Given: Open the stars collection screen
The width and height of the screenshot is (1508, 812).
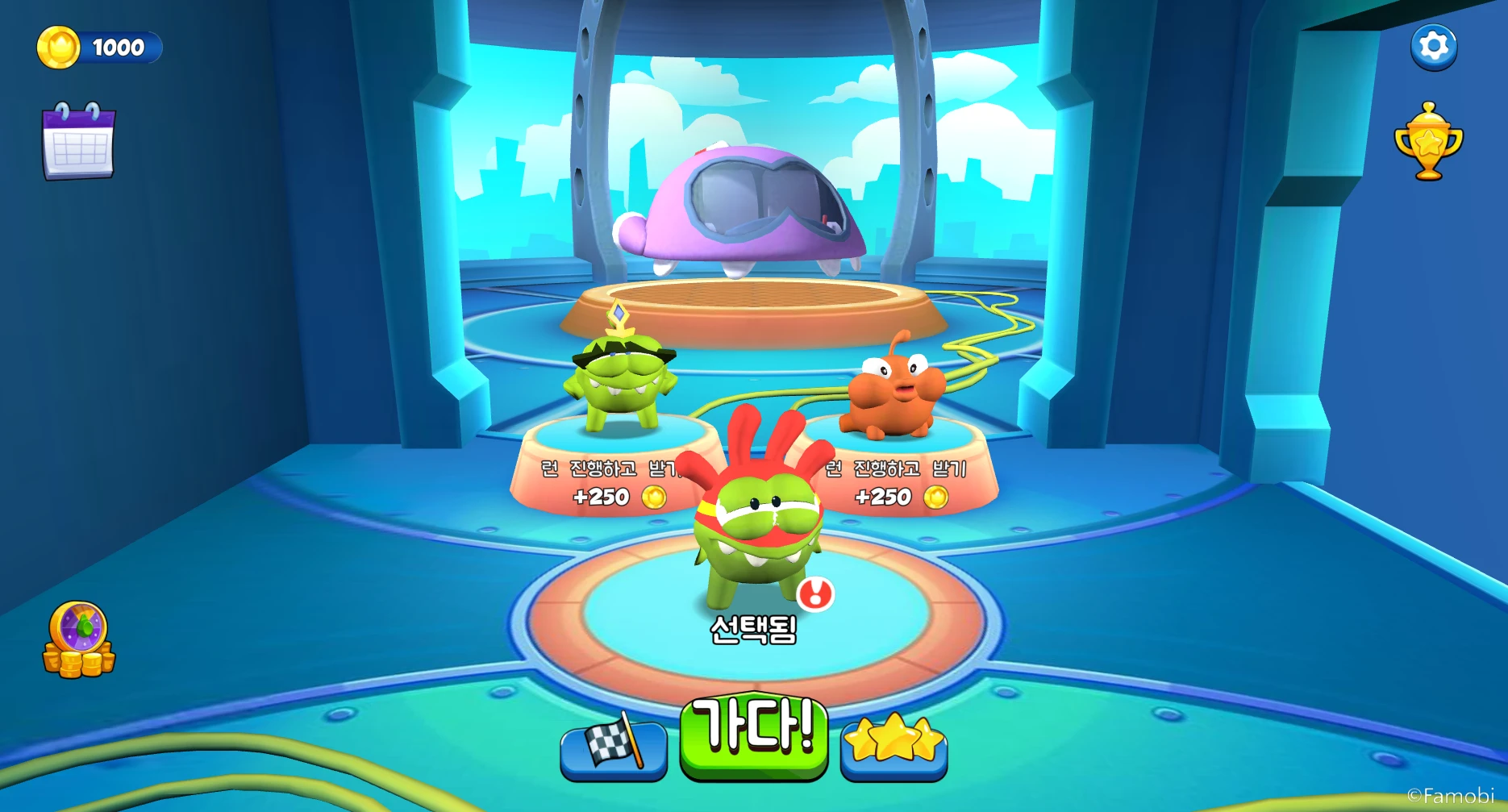Looking at the screenshot, I should (x=893, y=751).
